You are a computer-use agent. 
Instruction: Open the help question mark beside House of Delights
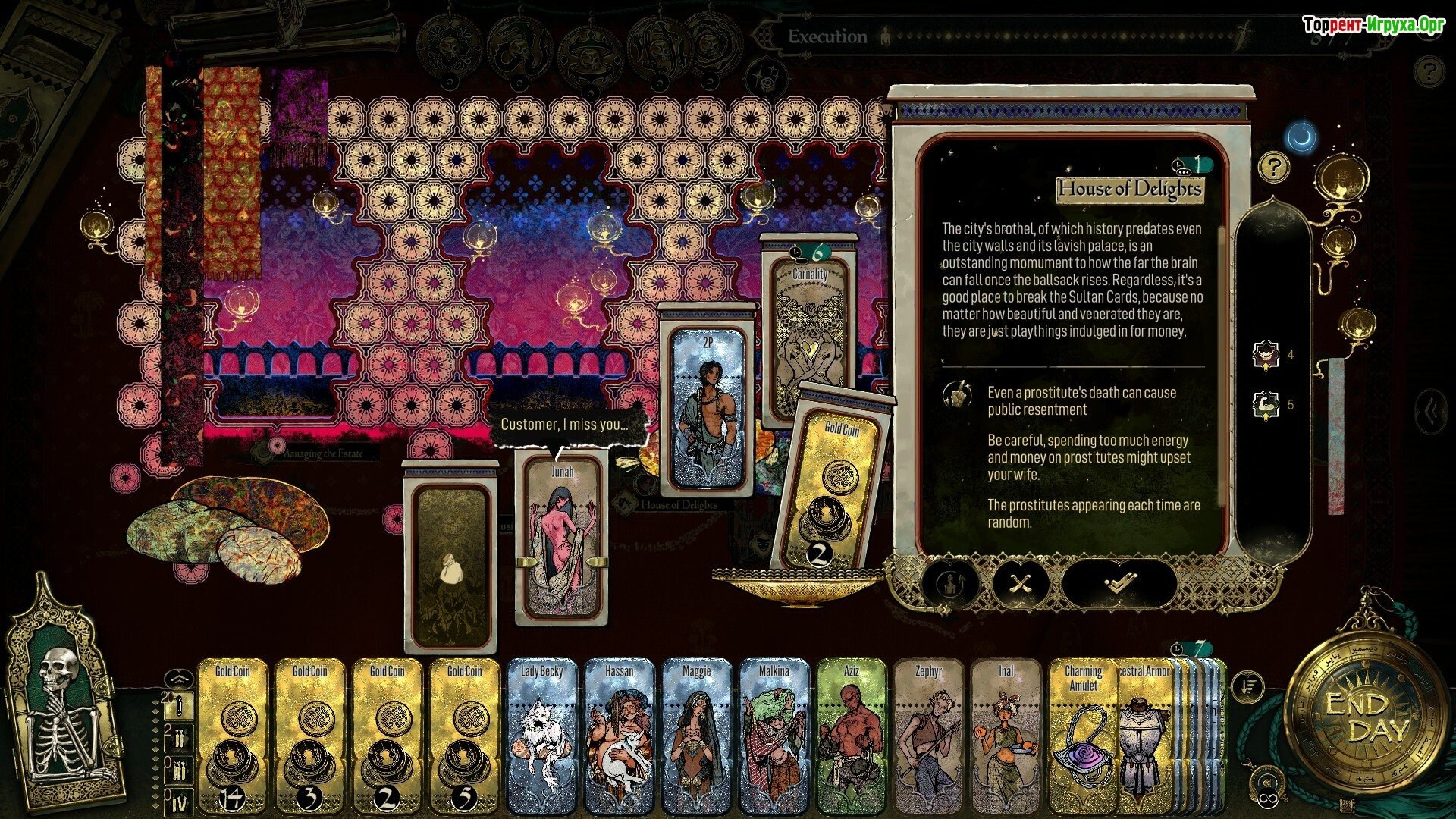[x=1273, y=167]
